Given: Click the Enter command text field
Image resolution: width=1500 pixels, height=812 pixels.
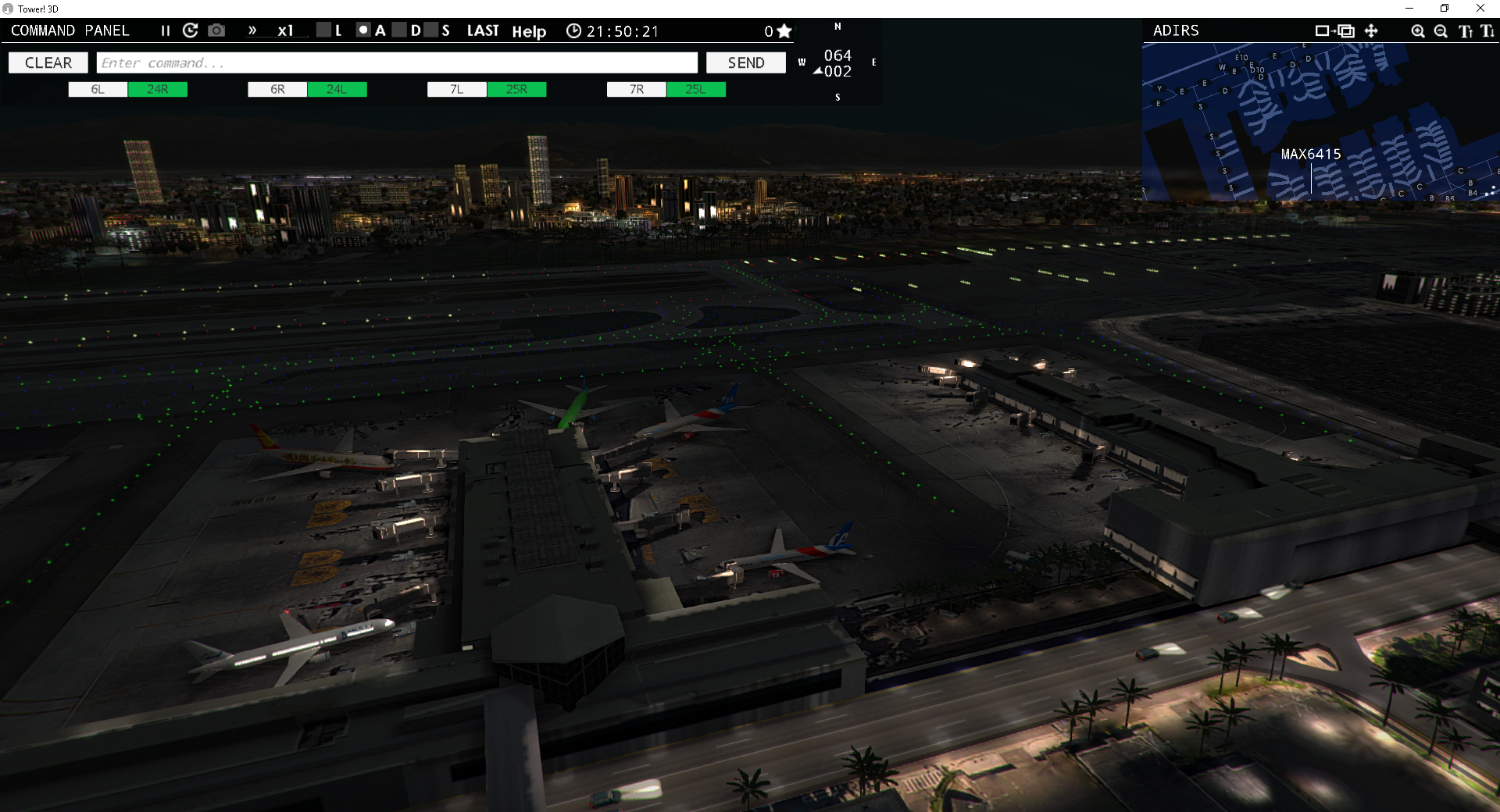Looking at the screenshot, I should [x=397, y=62].
